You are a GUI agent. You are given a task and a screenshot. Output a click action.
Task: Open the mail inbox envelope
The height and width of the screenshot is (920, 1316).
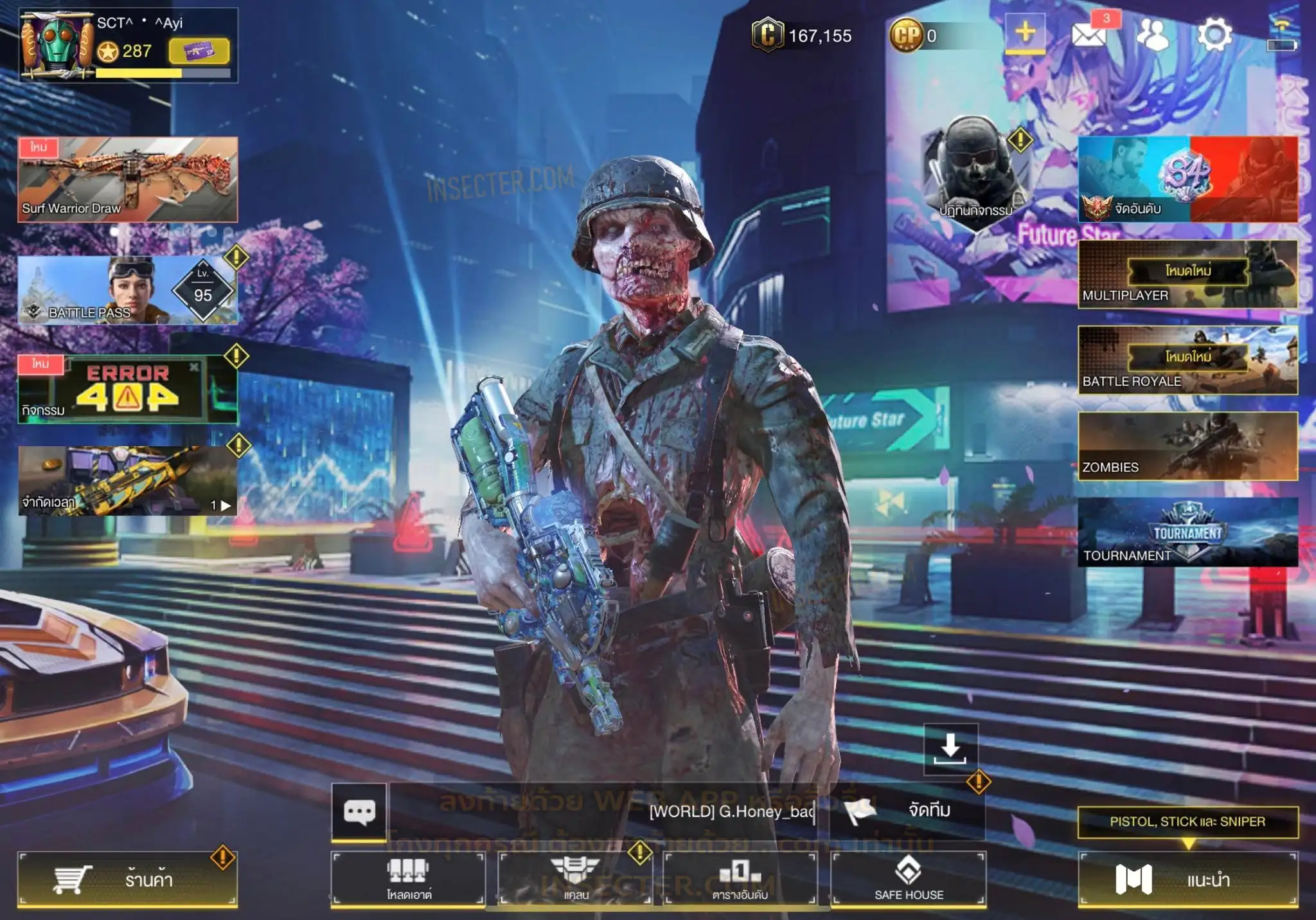click(x=1088, y=35)
